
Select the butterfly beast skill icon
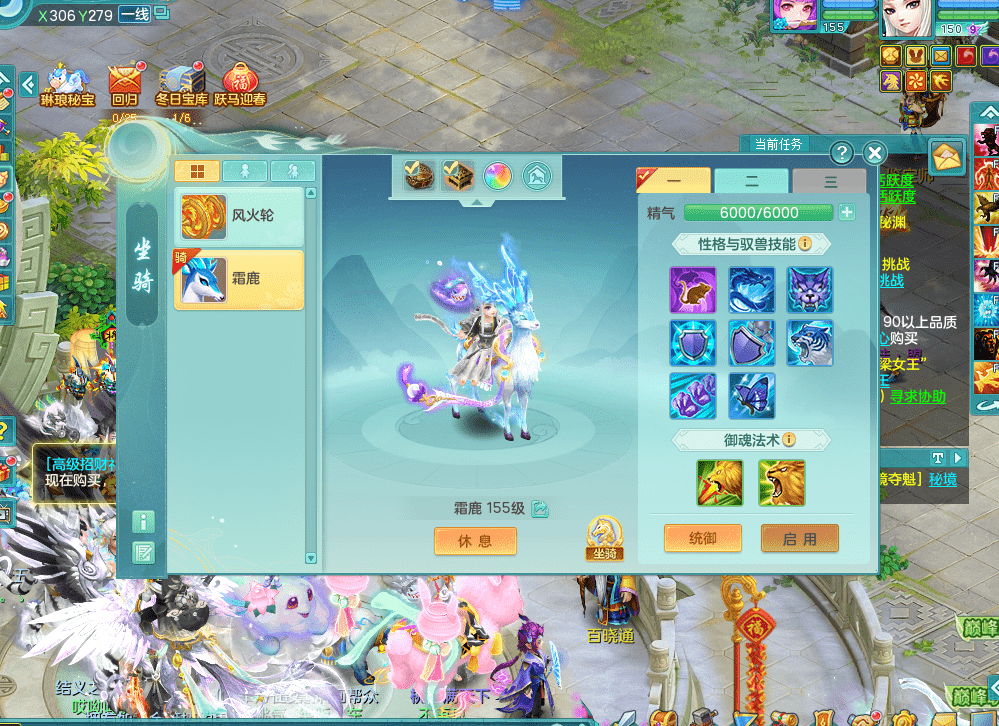(752, 395)
